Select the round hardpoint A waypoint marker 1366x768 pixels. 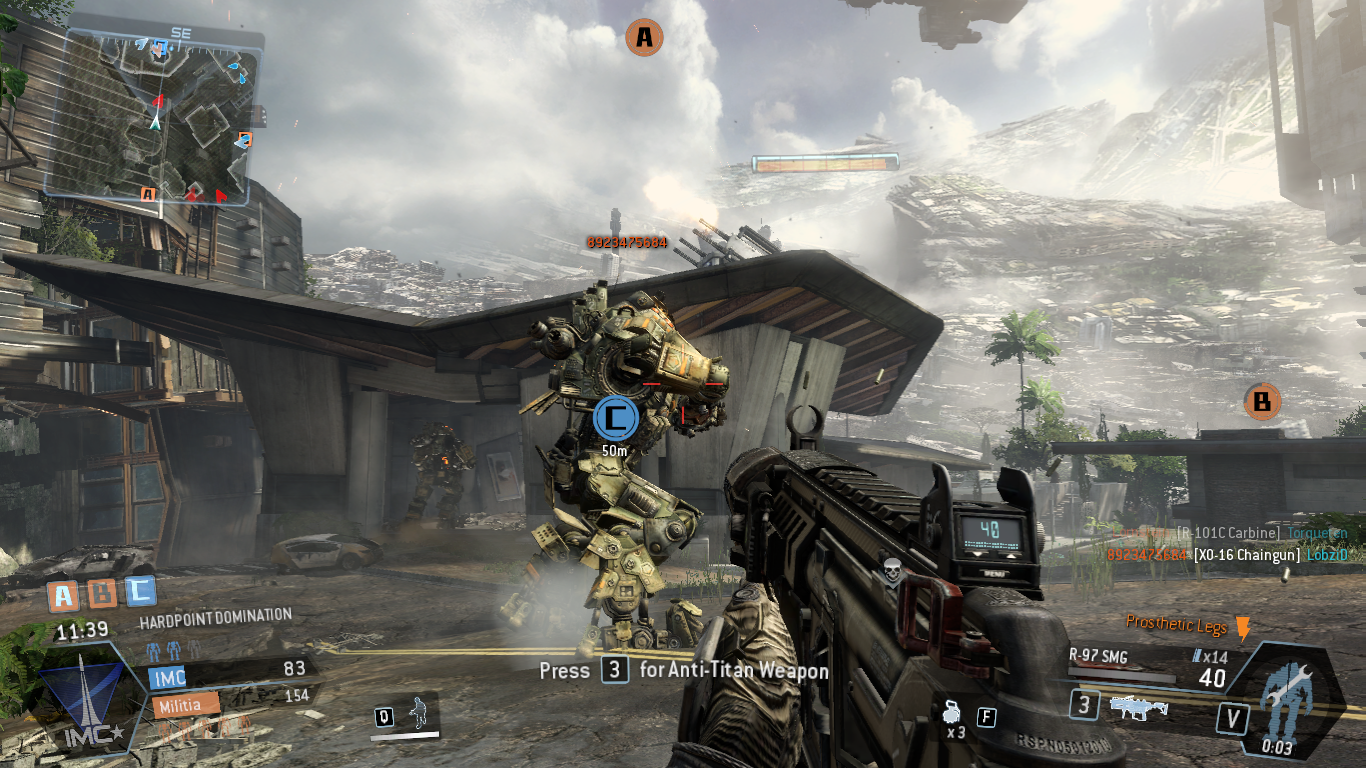(644, 38)
